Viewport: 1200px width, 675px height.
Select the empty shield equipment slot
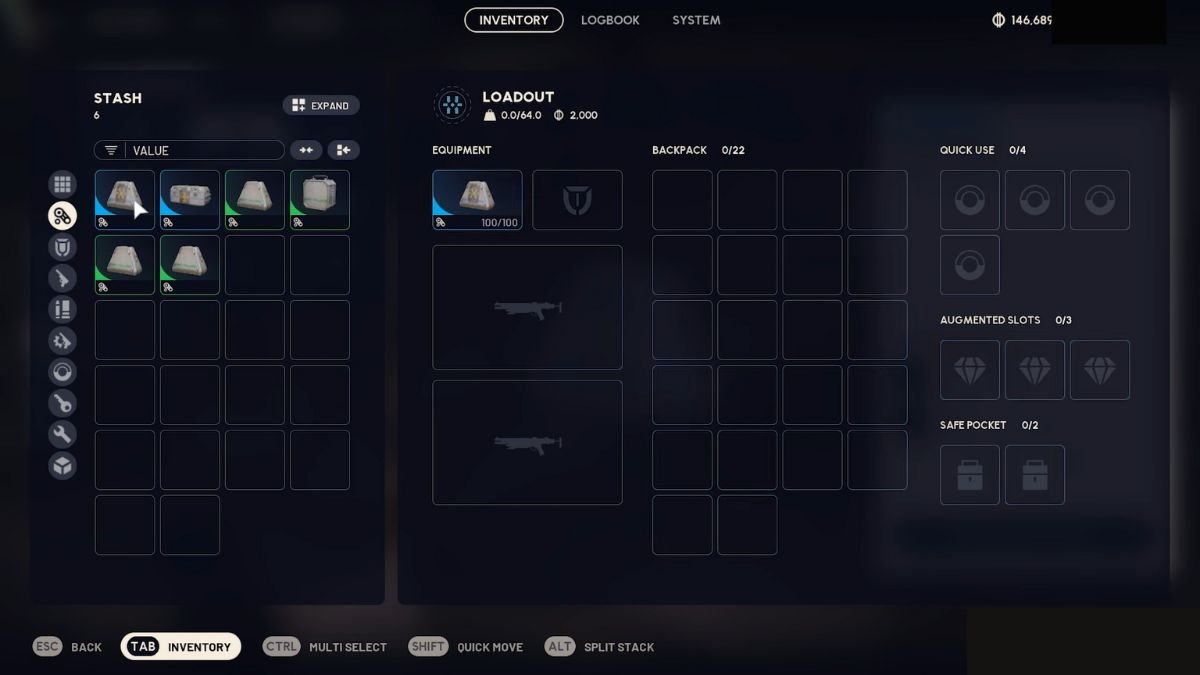coord(577,200)
